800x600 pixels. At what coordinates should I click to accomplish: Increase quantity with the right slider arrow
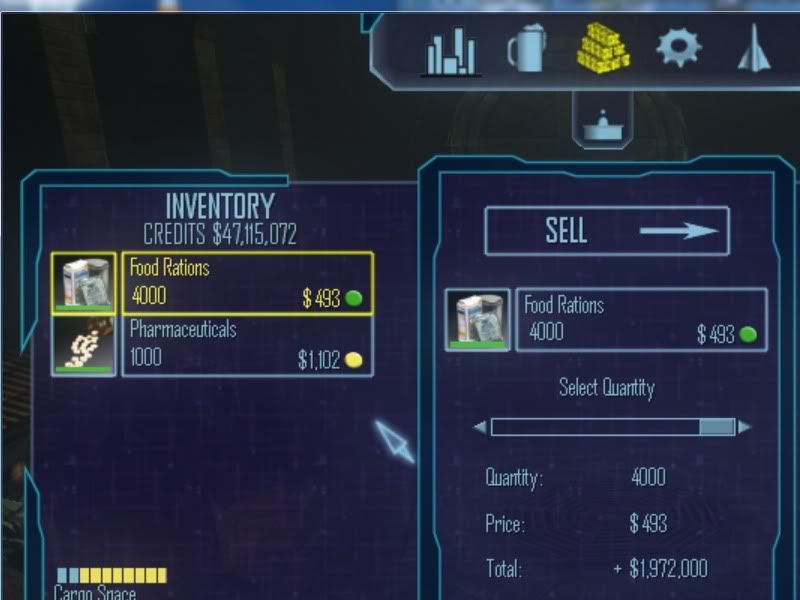744,428
